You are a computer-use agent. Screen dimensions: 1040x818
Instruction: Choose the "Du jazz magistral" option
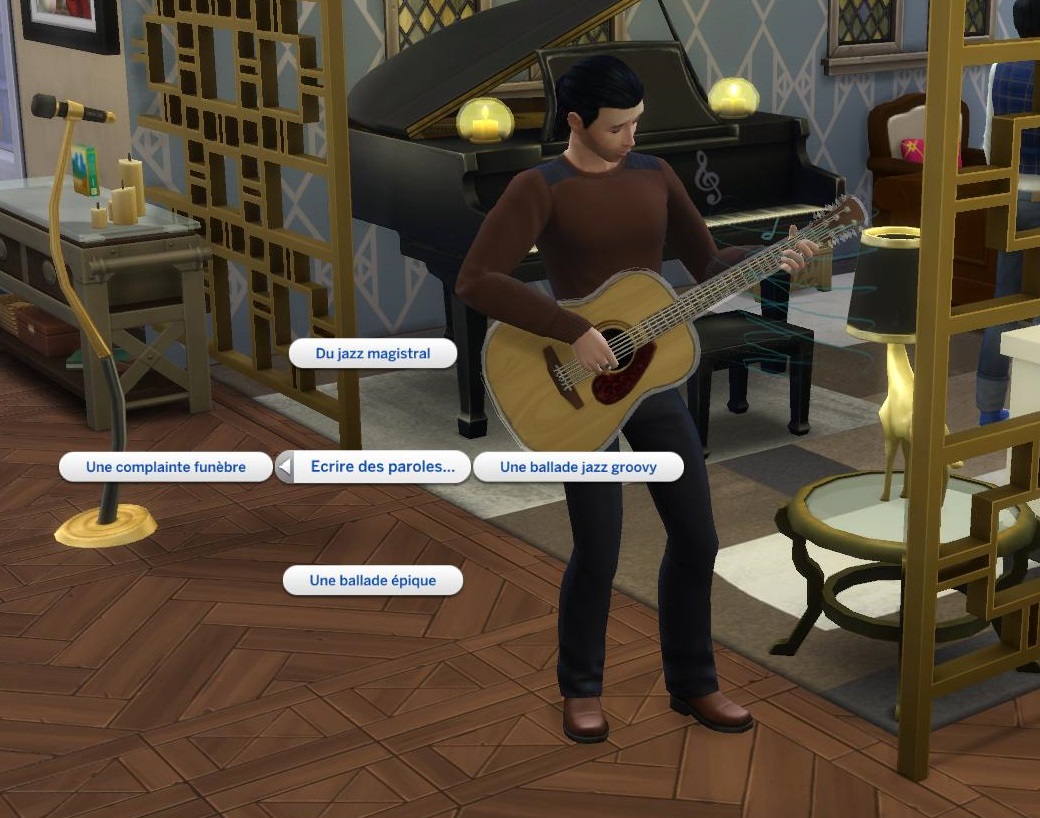(372, 353)
